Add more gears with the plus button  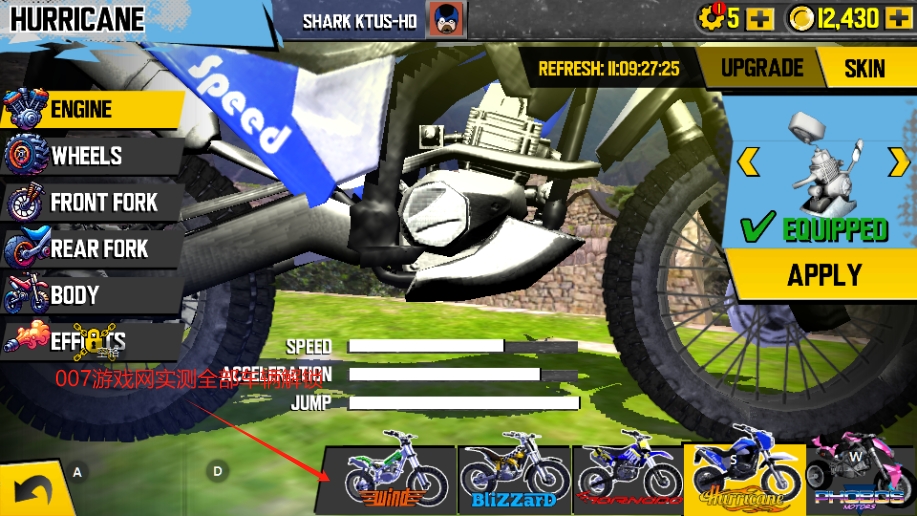click(760, 18)
